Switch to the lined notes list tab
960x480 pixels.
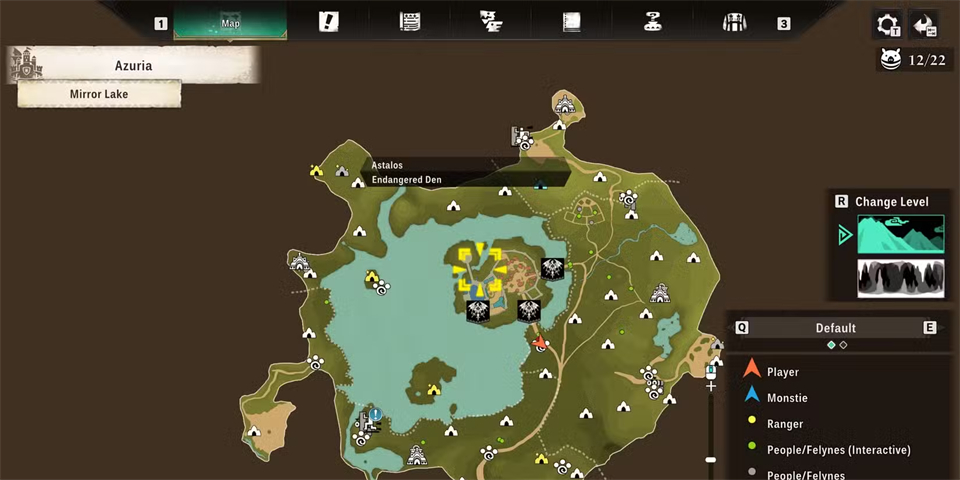click(409, 22)
